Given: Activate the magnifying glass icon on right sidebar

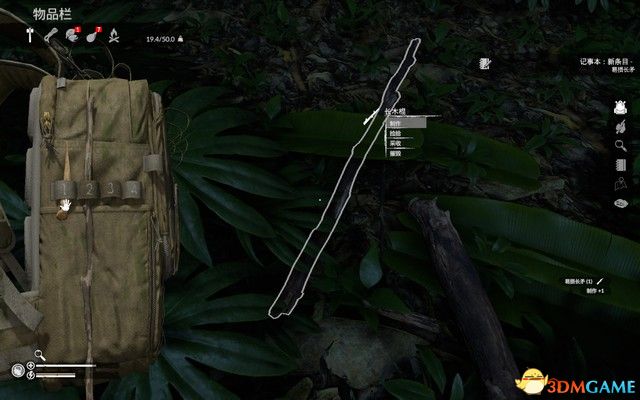Looking at the screenshot, I should click(620, 146).
